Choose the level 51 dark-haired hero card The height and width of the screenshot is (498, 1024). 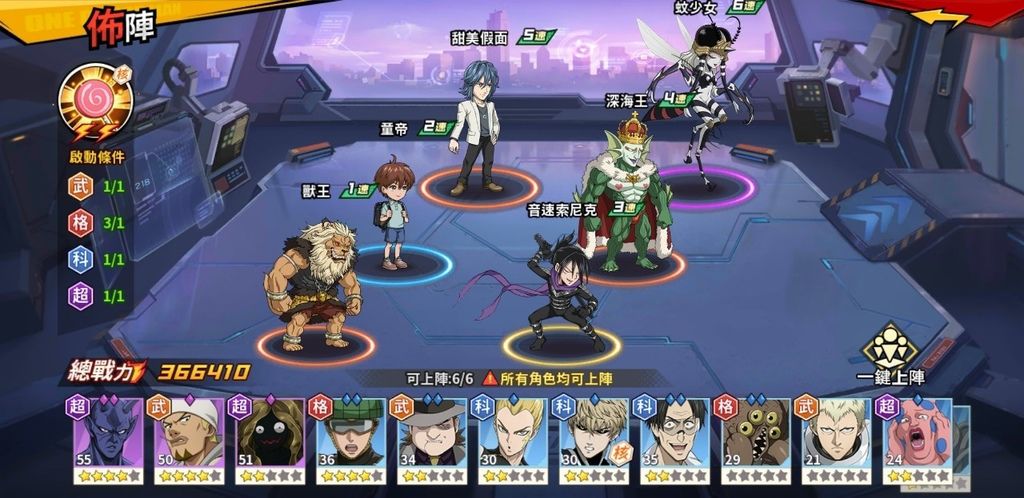click(270, 440)
